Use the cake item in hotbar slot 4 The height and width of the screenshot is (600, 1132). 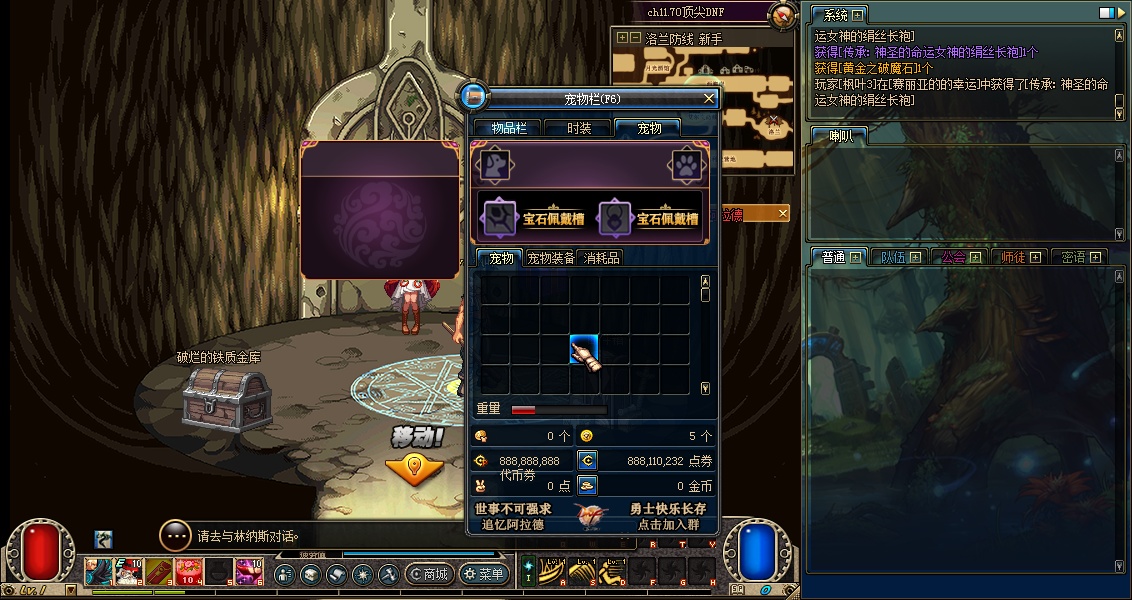pyautogui.click(x=188, y=572)
